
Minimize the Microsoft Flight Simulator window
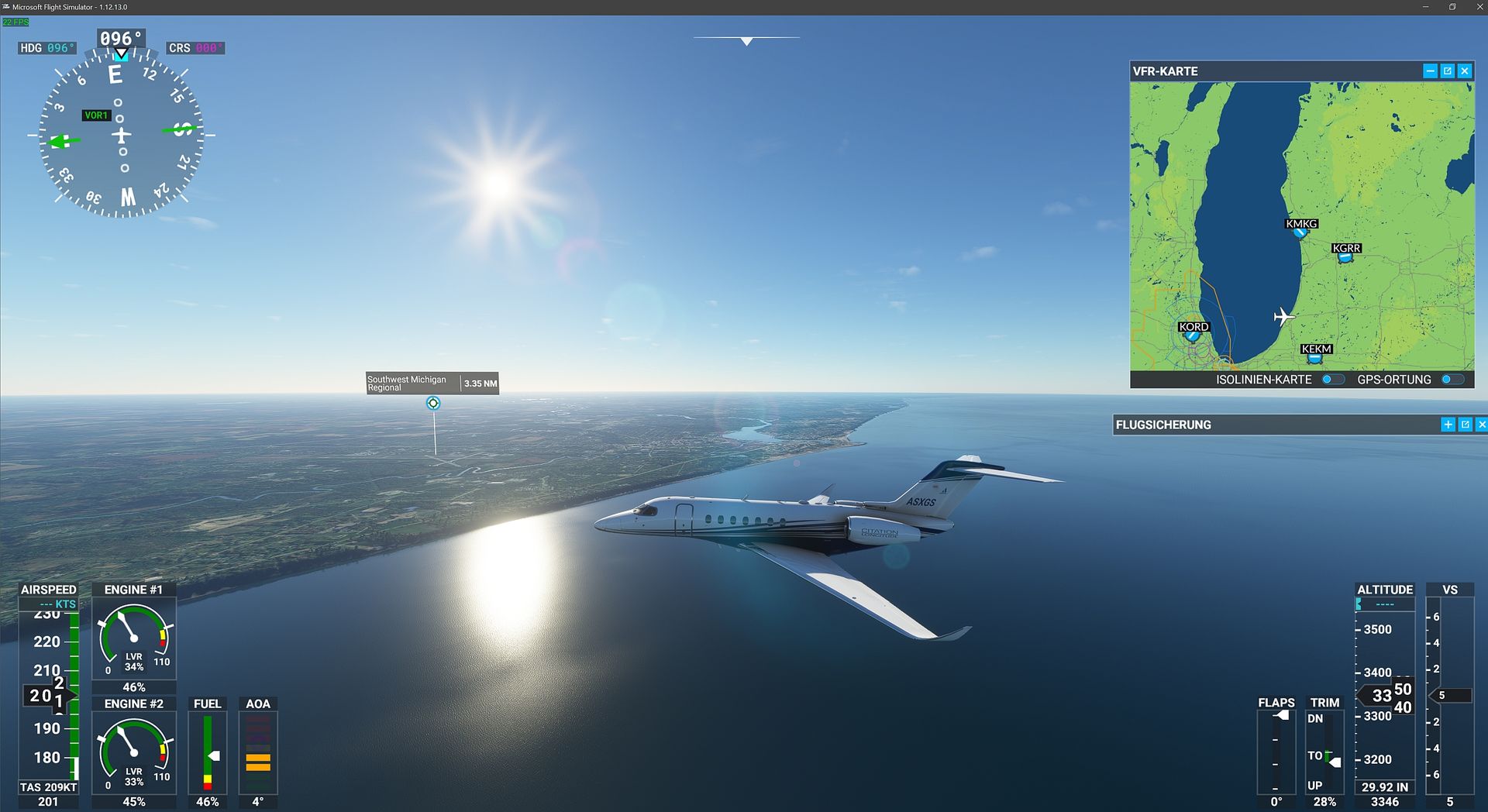[1425, 7]
